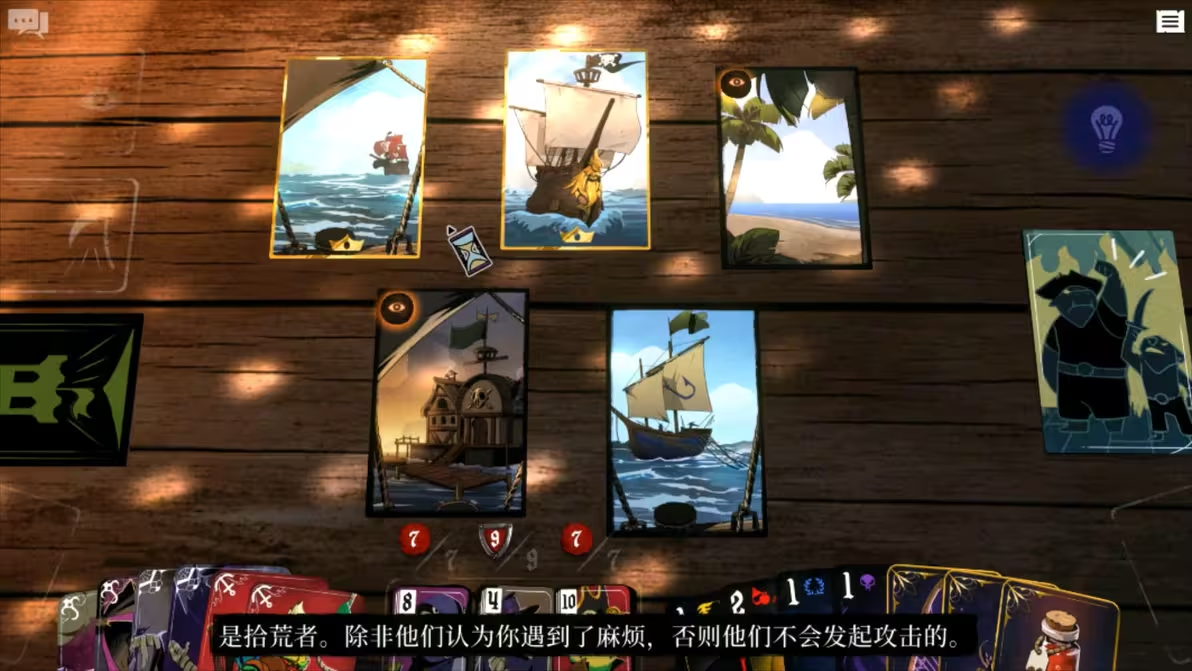Select the pirate tavern dock card
1192x671 pixels.
[450, 403]
